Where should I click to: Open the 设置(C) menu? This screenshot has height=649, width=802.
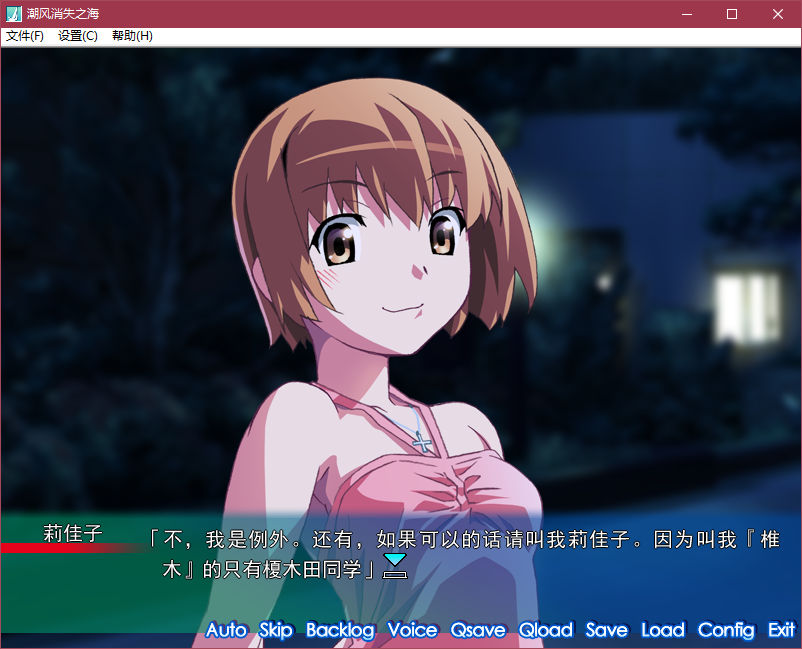pos(78,36)
